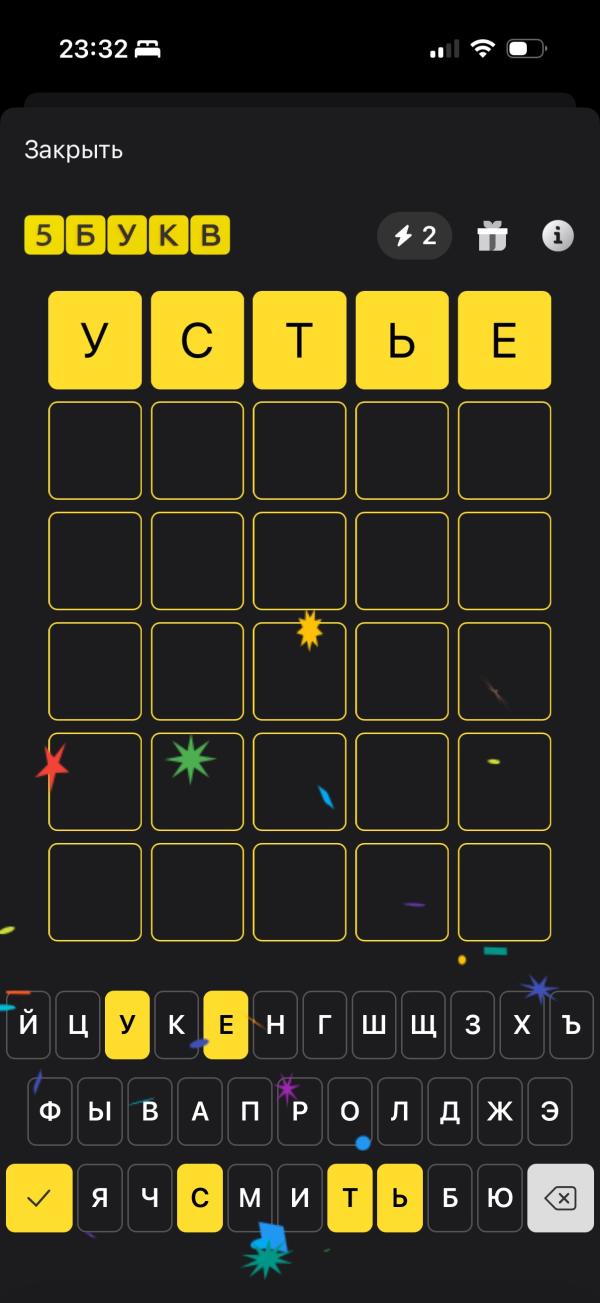Viewport: 600px width, 1303px height.
Task: Tap the letter Я key
Action: tap(100, 1198)
